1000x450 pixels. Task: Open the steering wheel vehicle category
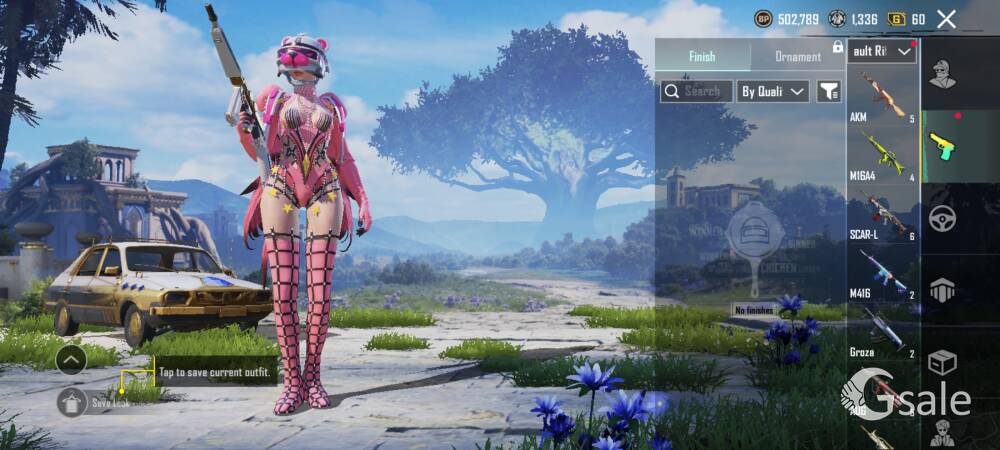[x=942, y=218]
